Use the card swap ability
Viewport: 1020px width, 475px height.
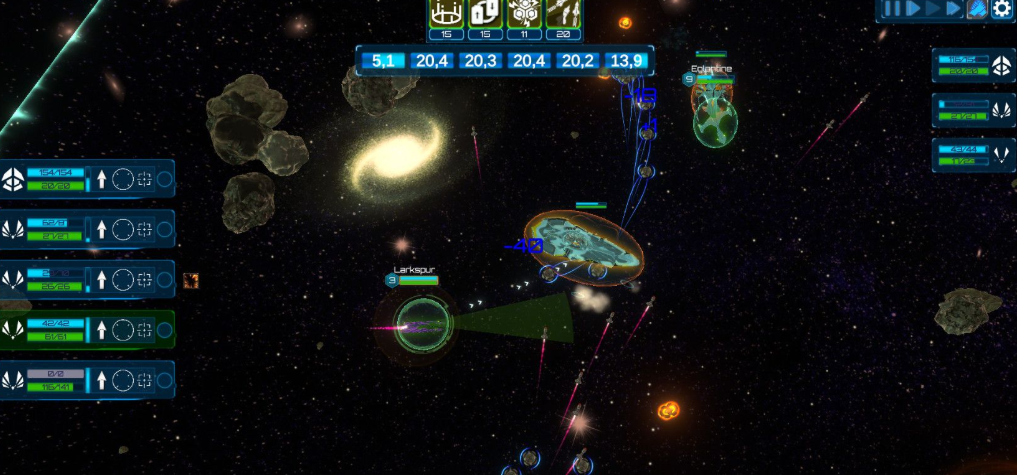click(x=485, y=13)
